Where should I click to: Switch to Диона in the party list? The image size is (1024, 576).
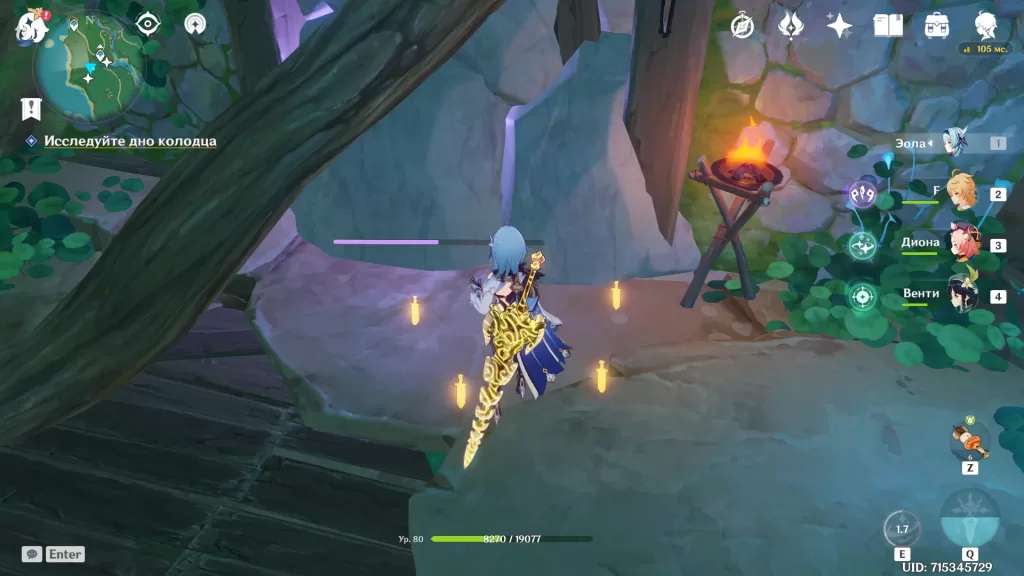[962, 243]
